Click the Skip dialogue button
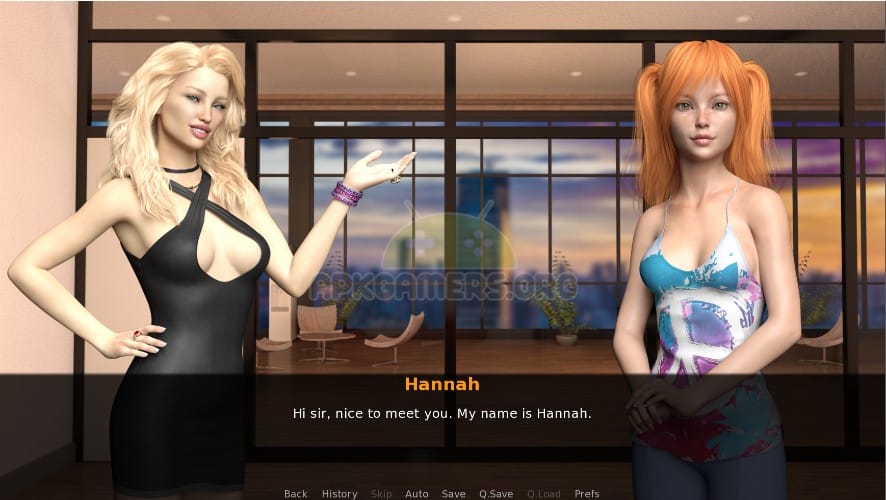This screenshot has width=886, height=500. tap(381, 494)
